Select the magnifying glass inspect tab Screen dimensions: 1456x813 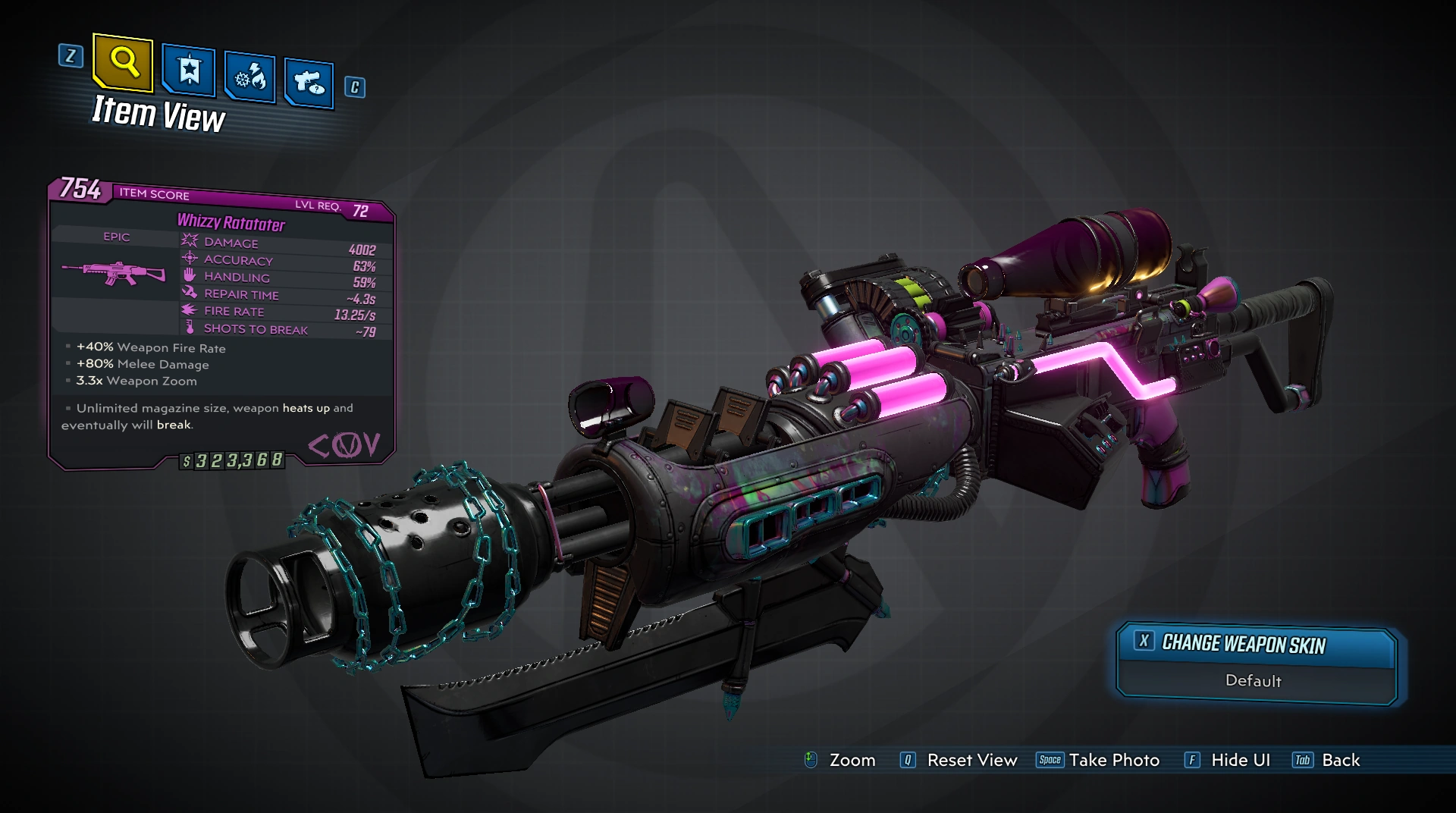123,61
